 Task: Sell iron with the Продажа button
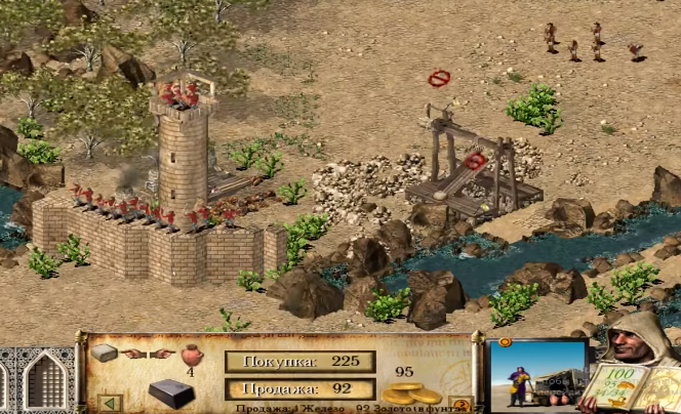[x=299, y=389]
